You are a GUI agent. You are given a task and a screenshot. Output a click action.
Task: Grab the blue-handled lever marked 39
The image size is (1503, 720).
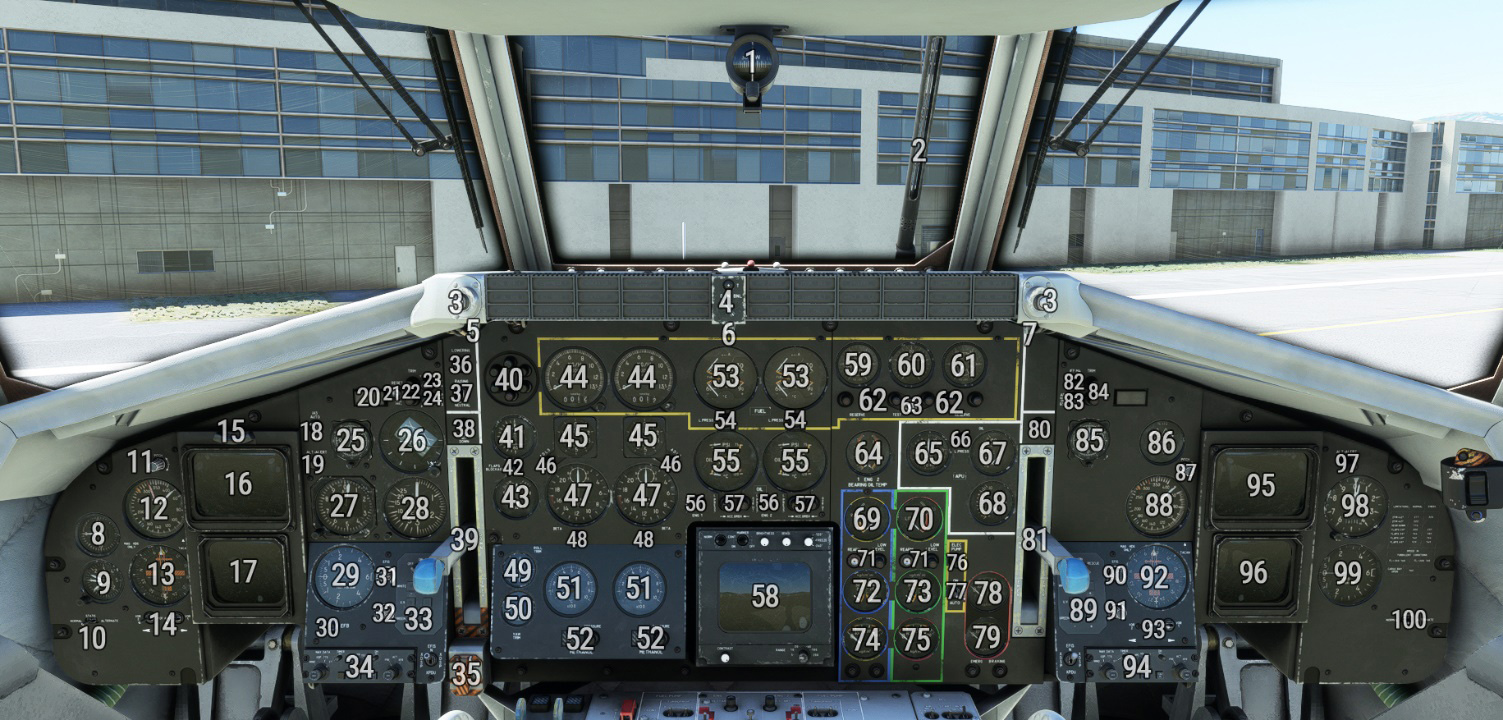click(x=430, y=573)
